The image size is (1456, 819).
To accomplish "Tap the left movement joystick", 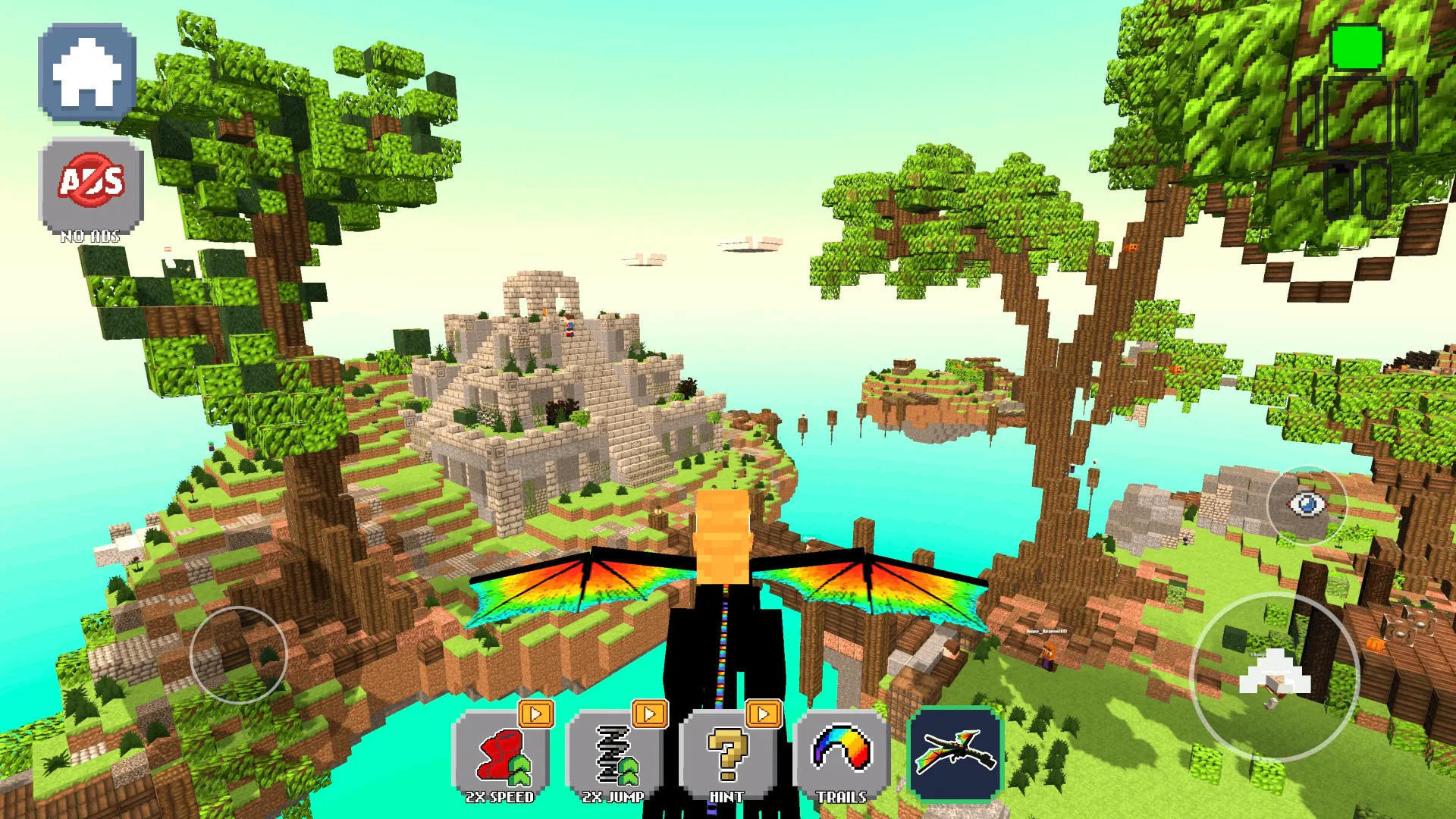I will tap(239, 656).
